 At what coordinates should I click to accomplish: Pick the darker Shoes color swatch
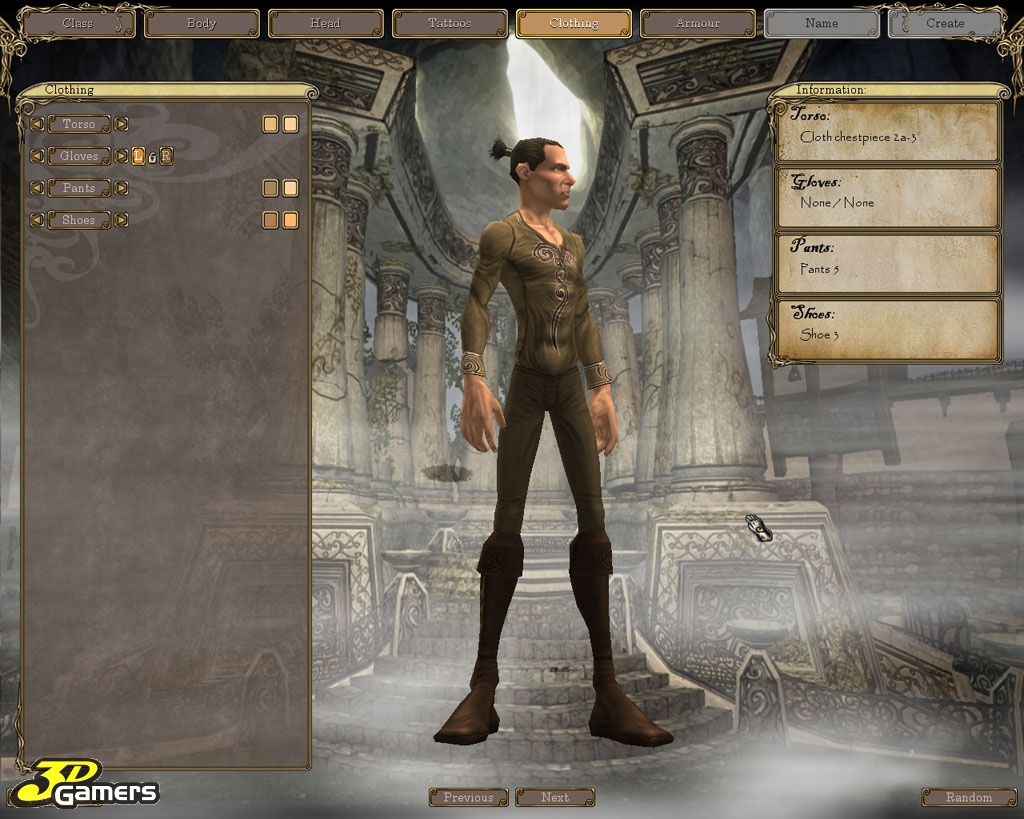click(270, 220)
